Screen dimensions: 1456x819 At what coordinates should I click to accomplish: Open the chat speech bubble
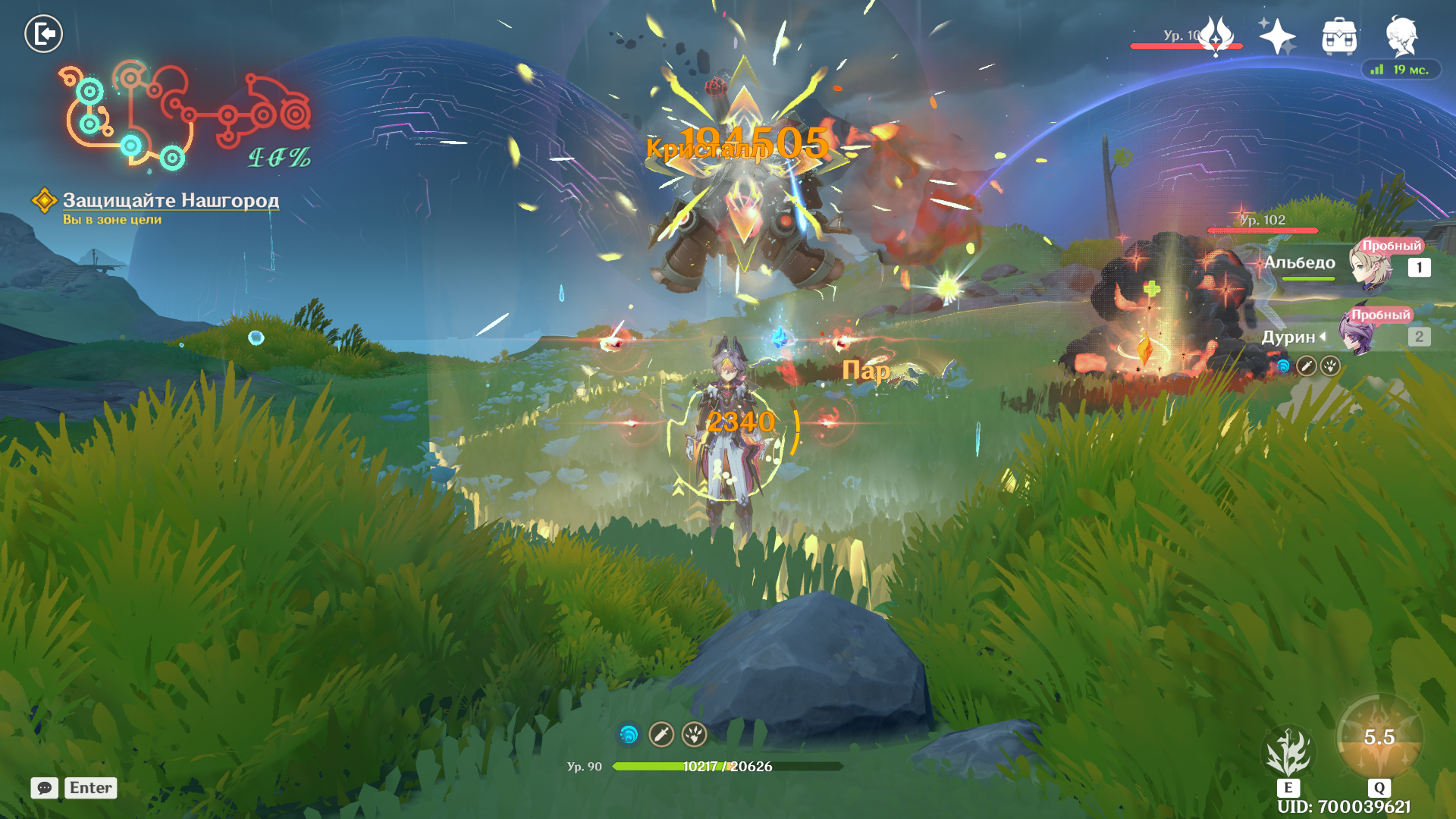(45, 788)
